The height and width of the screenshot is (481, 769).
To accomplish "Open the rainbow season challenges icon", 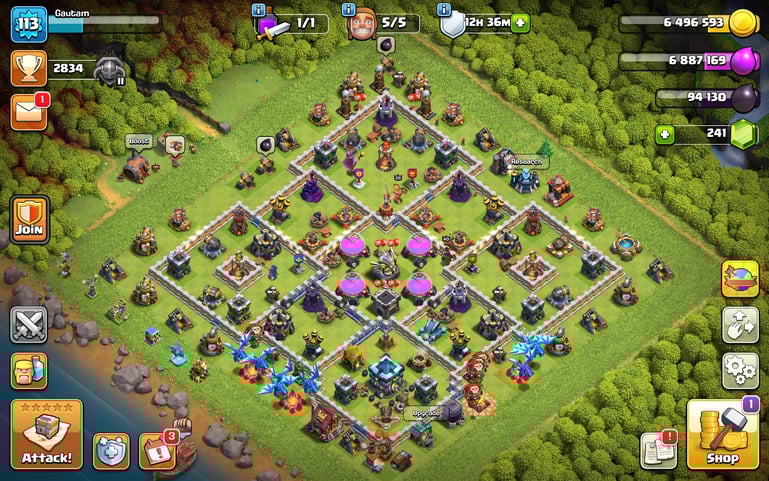I will [740, 279].
